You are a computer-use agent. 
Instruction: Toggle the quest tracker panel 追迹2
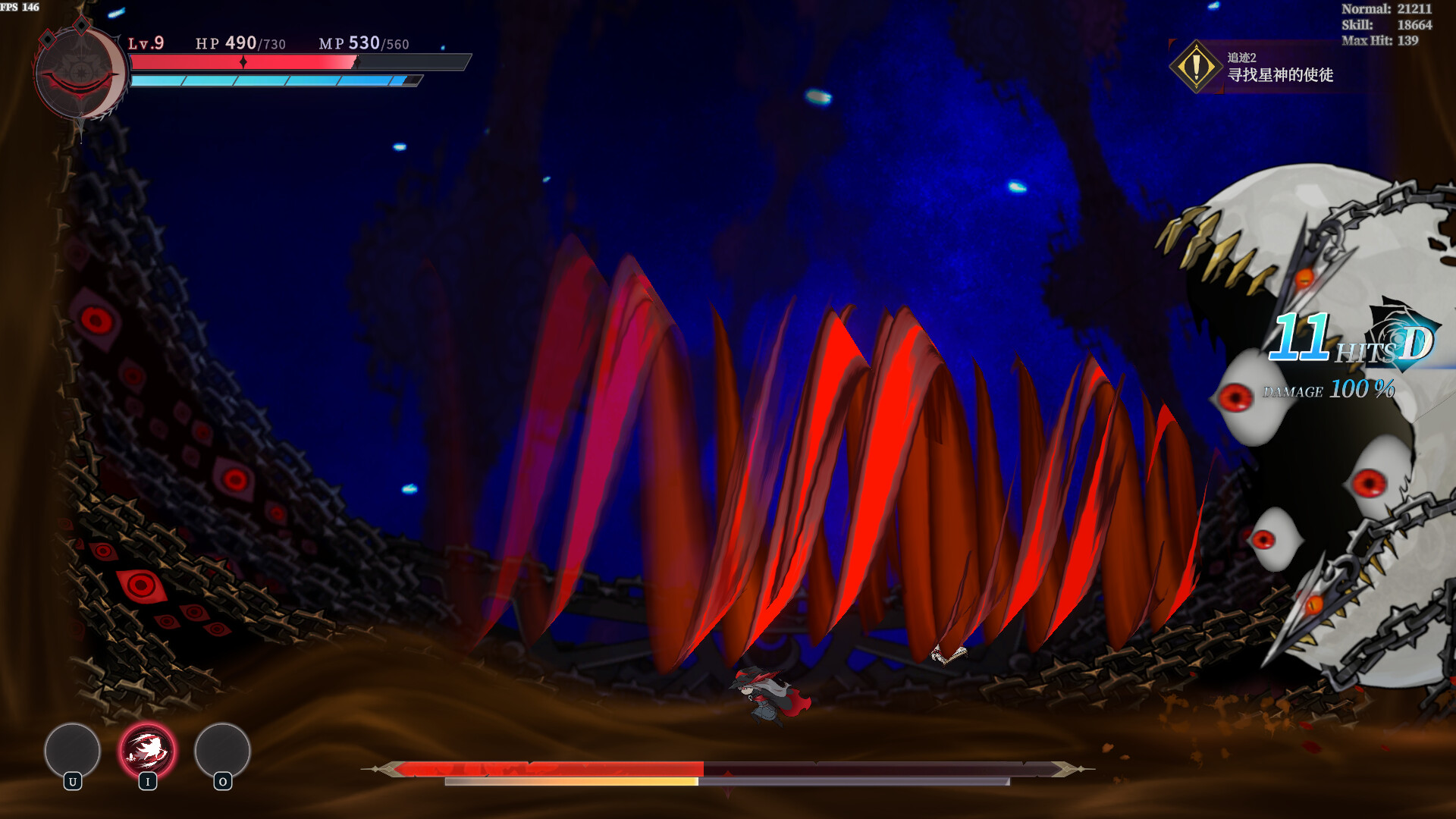[x=1244, y=57]
